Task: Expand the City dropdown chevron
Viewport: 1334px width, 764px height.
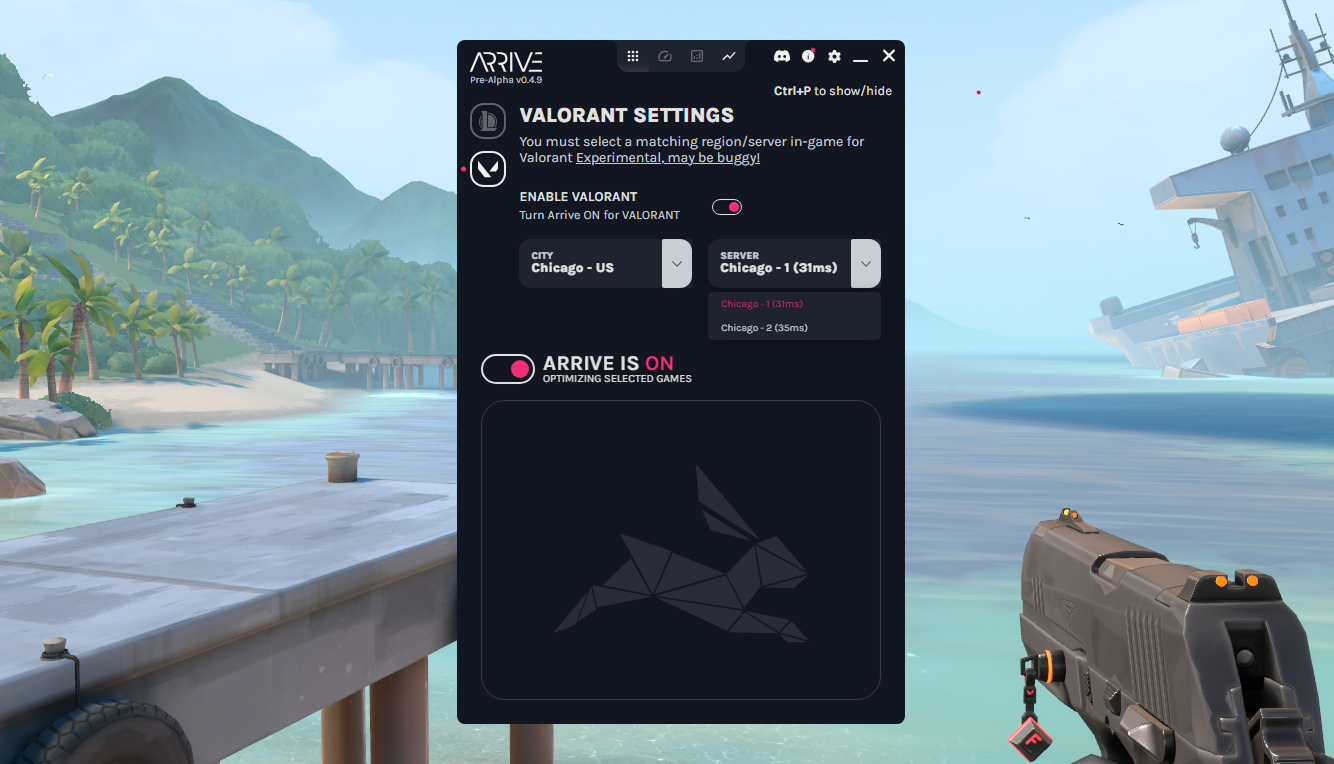Action: coord(677,263)
